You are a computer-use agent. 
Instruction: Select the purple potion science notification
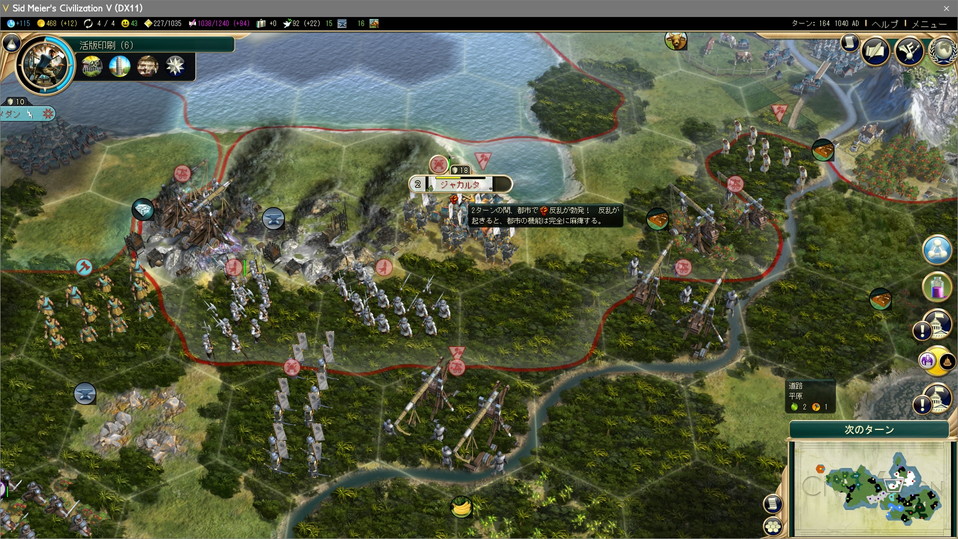tap(937, 287)
